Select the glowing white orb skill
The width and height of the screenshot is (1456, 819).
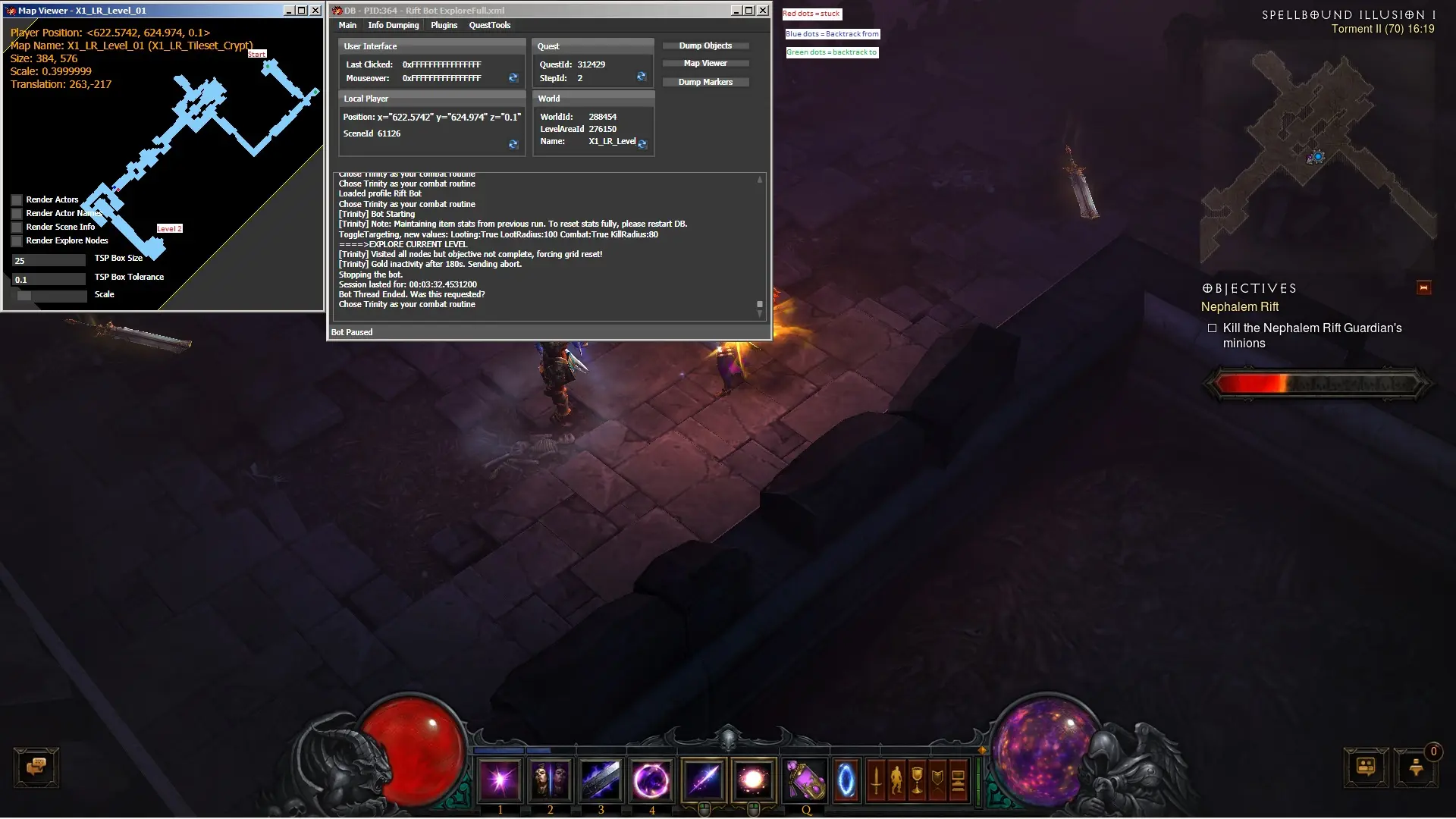click(753, 780)
